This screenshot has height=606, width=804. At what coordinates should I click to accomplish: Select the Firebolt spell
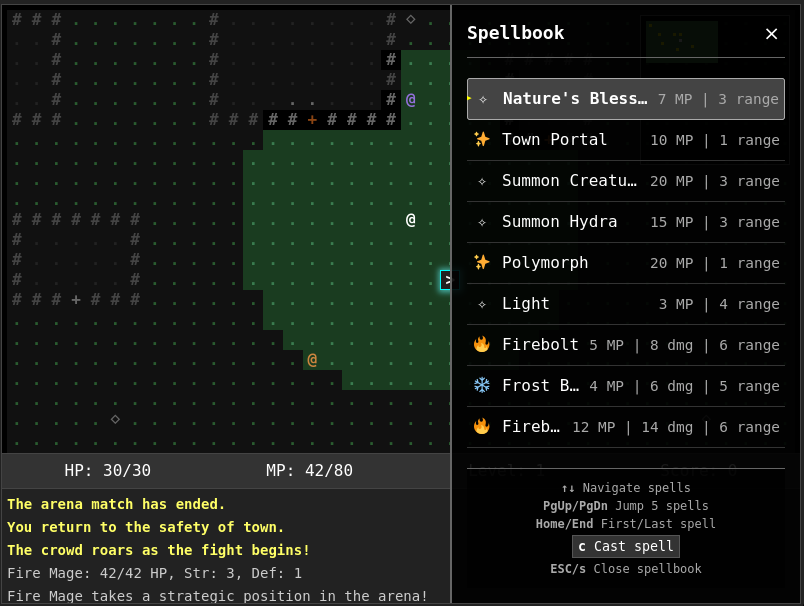tap(626, 345)
